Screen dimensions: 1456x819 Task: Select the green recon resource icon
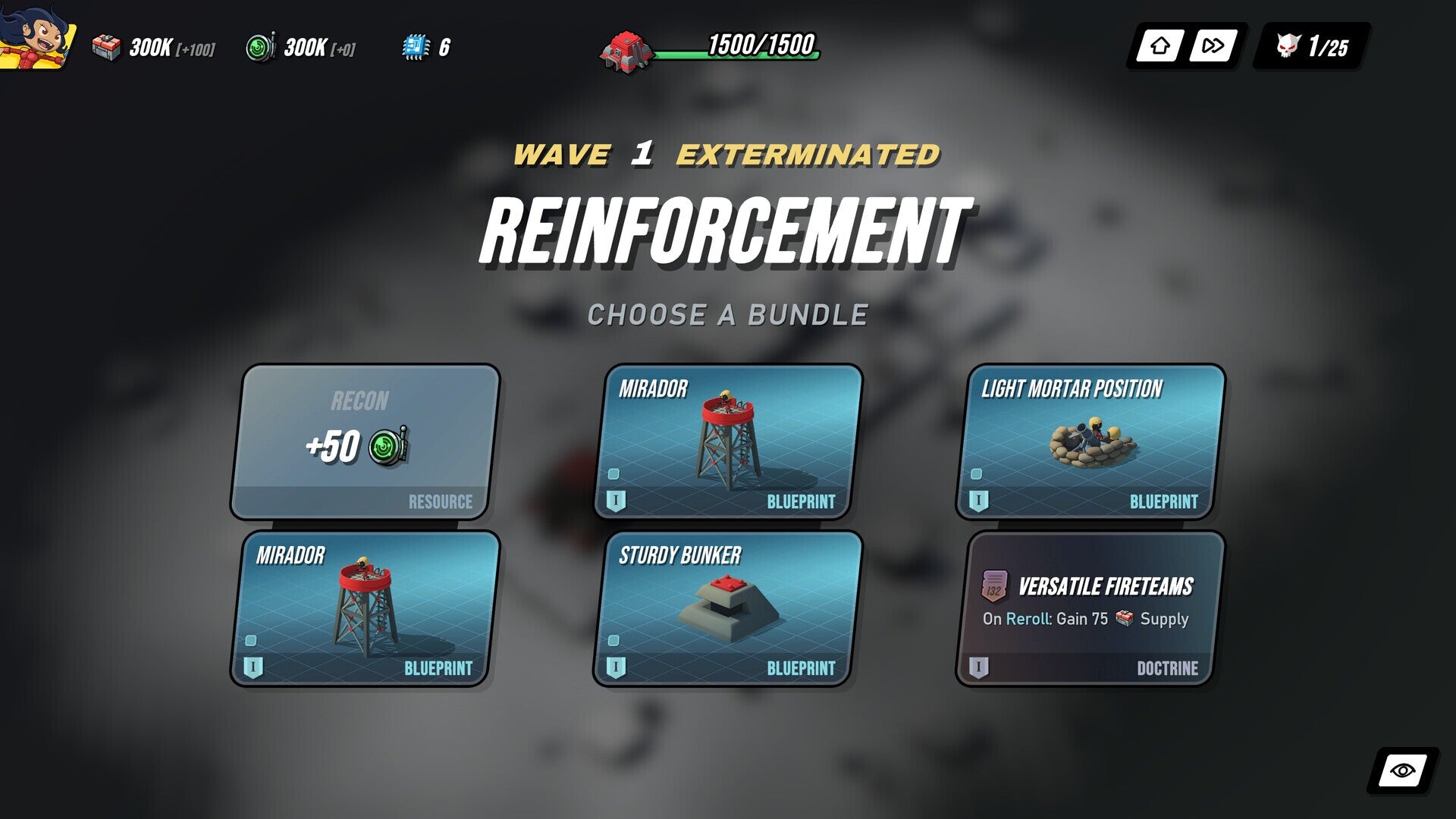259,48
